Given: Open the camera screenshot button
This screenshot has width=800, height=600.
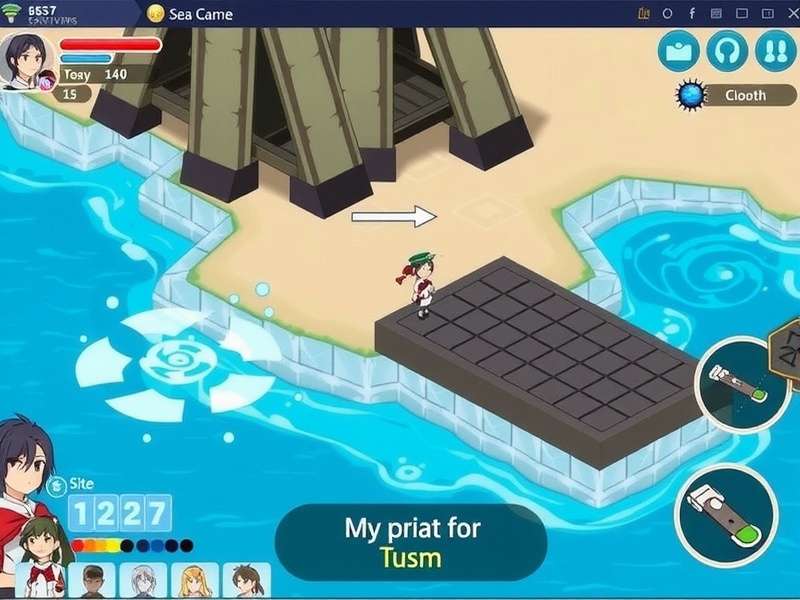Looking at the screenshot, I should pos(680,51).
